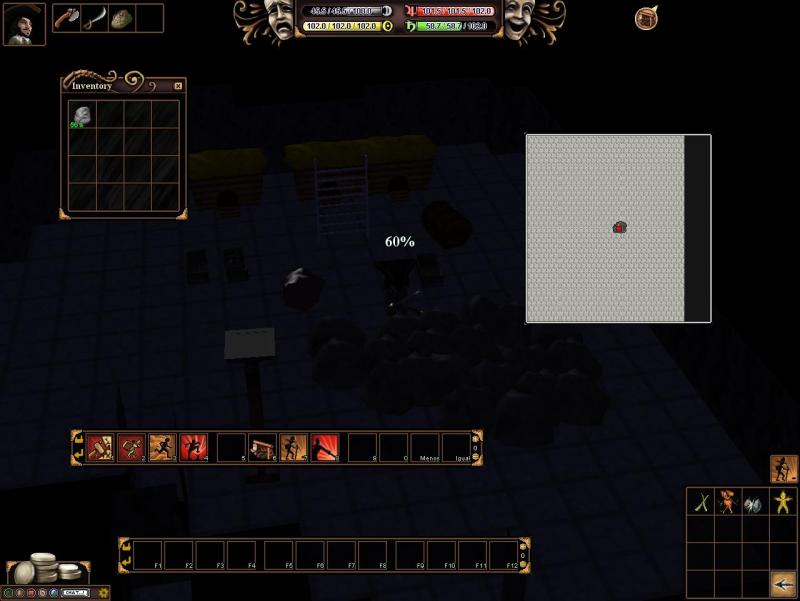The image size is (800, 601).
Task: Activate the hammering figure skill in slot 2
Action: (131, 446)
